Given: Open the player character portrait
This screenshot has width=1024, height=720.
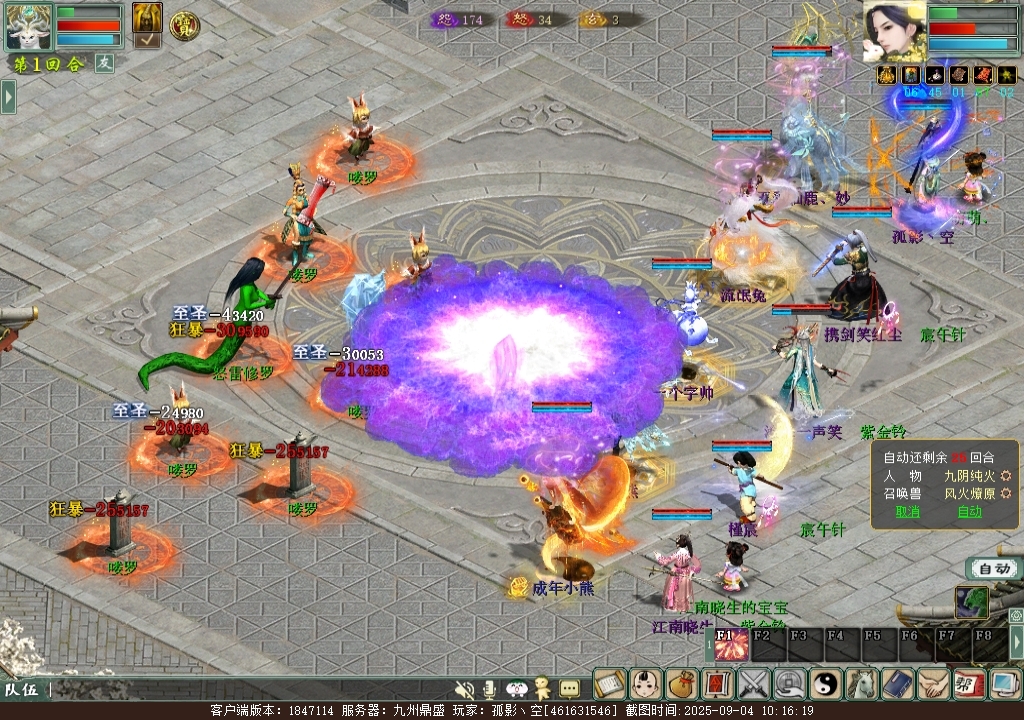Looking at the screenshot, I should click(x=893, y=32).
